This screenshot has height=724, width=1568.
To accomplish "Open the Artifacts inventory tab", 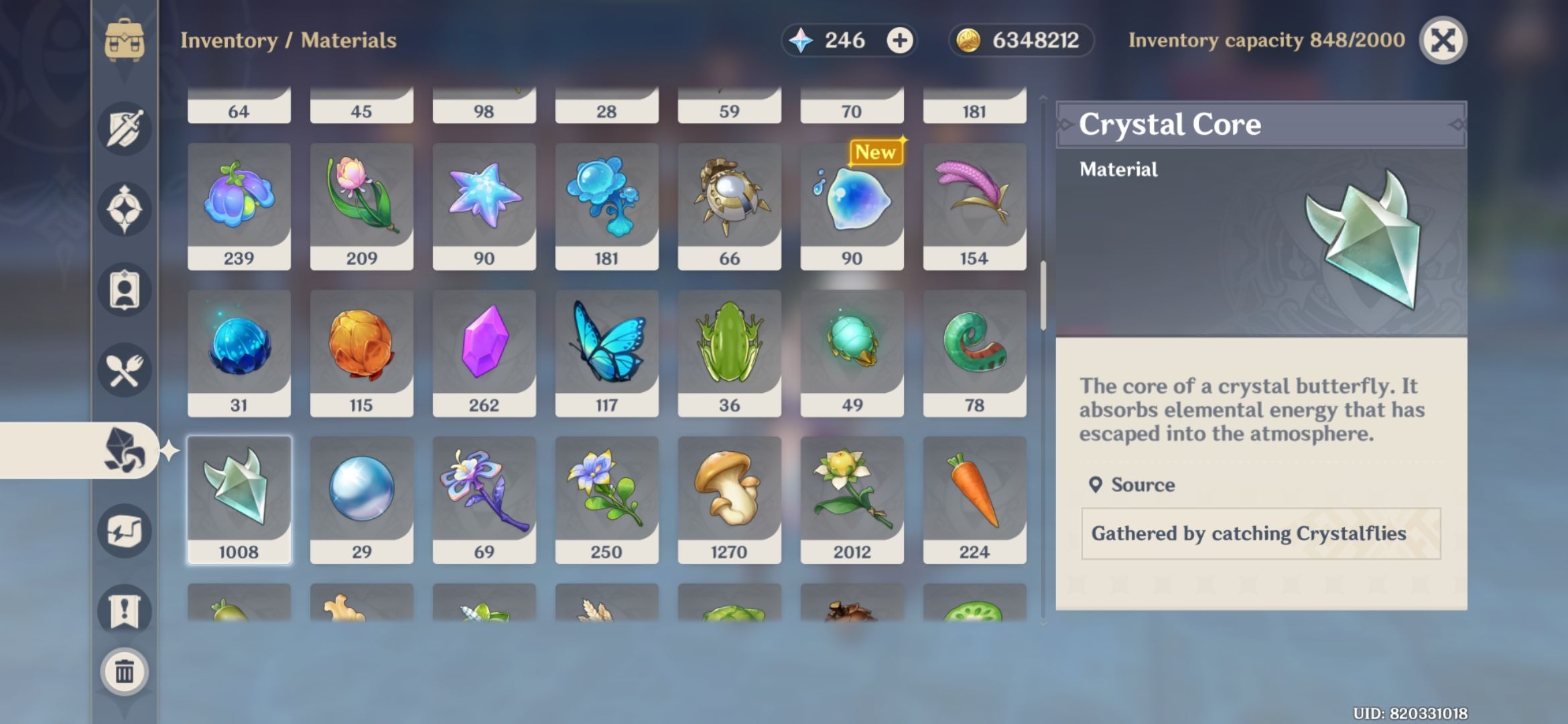I will pyautogui.click(x=124, y=208).
